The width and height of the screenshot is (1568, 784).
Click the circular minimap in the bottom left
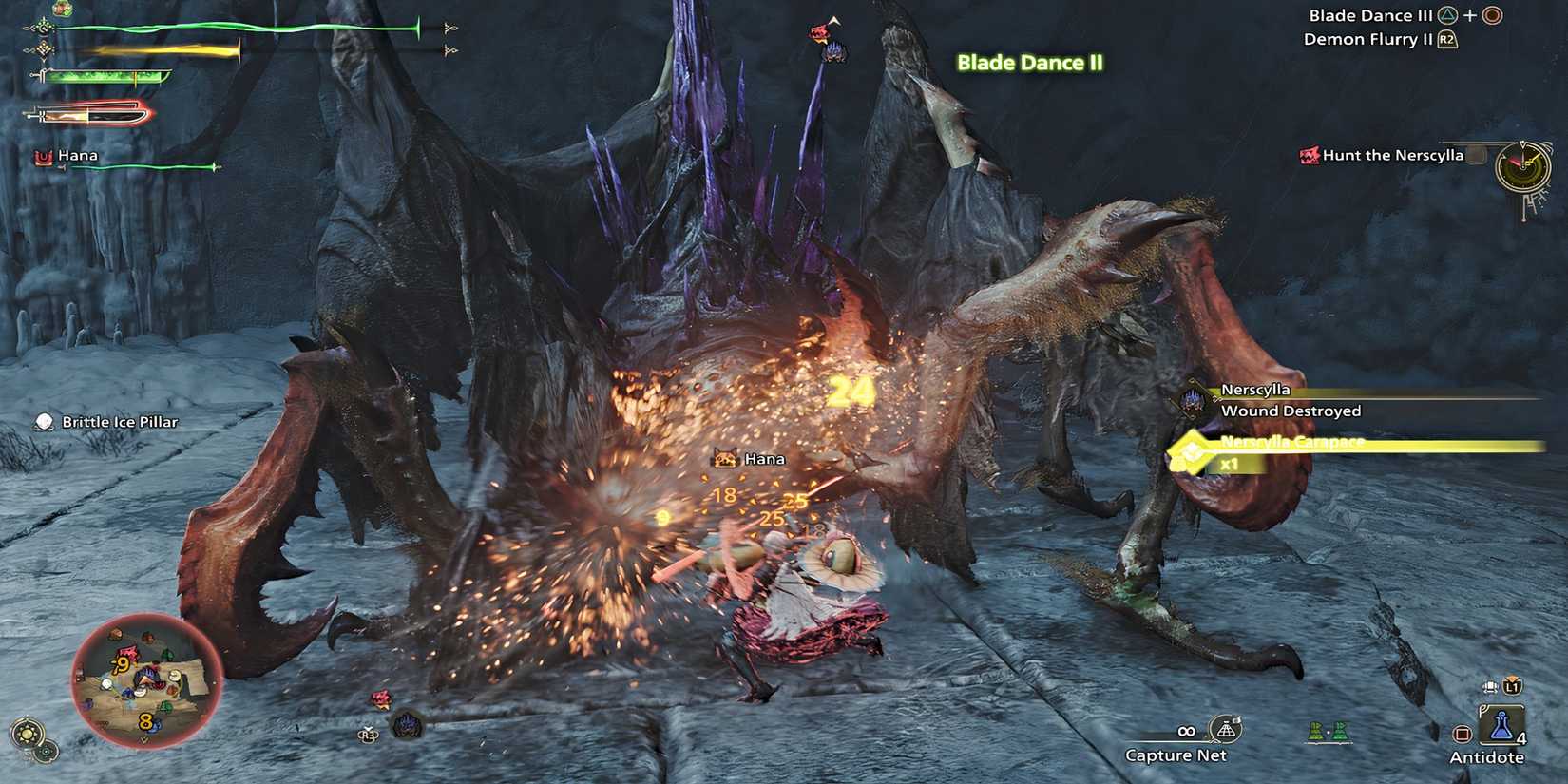pyautogui.click(x=147, y=675)
